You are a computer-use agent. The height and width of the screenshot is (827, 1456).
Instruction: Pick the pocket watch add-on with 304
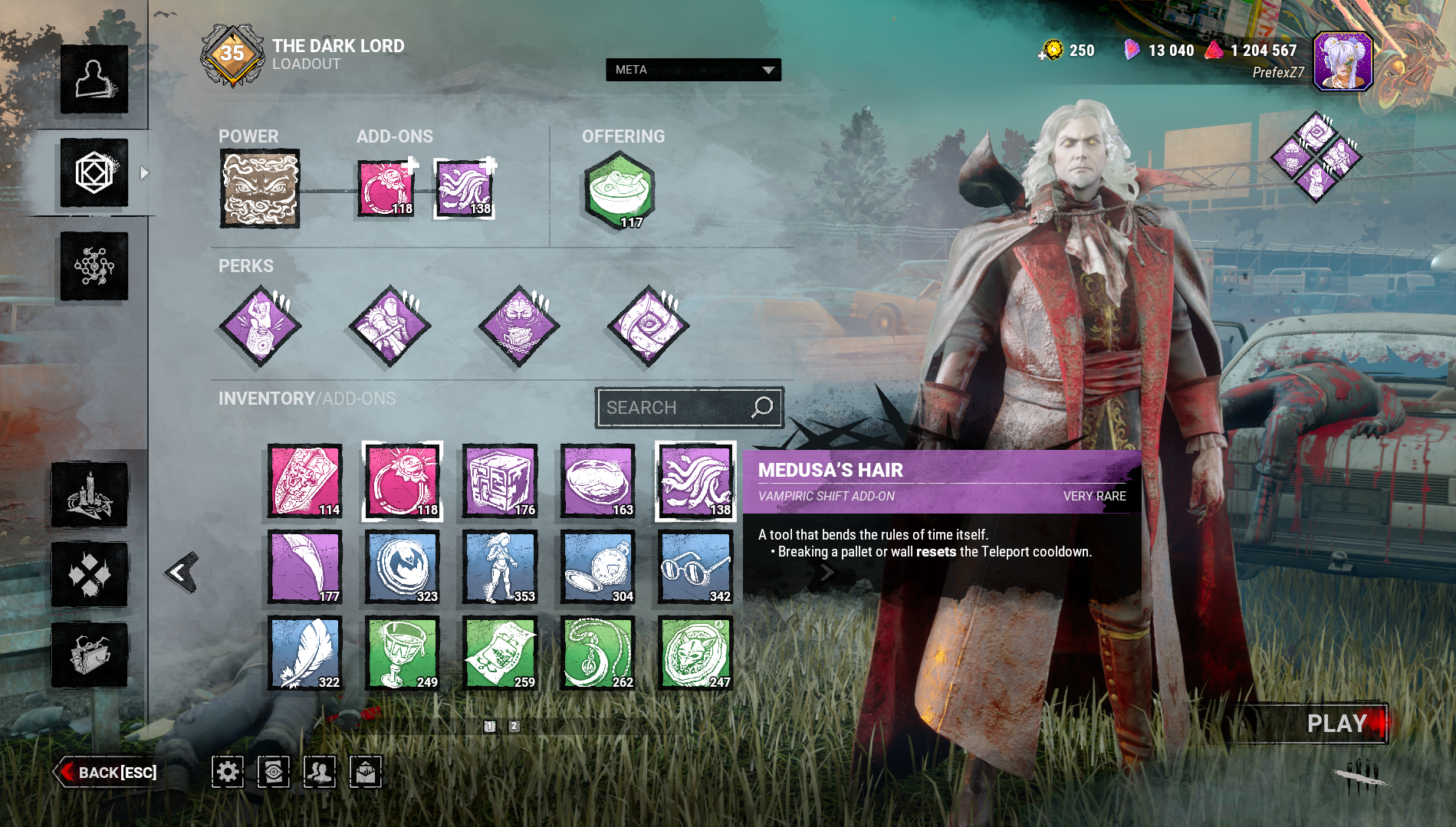[598, 568]
